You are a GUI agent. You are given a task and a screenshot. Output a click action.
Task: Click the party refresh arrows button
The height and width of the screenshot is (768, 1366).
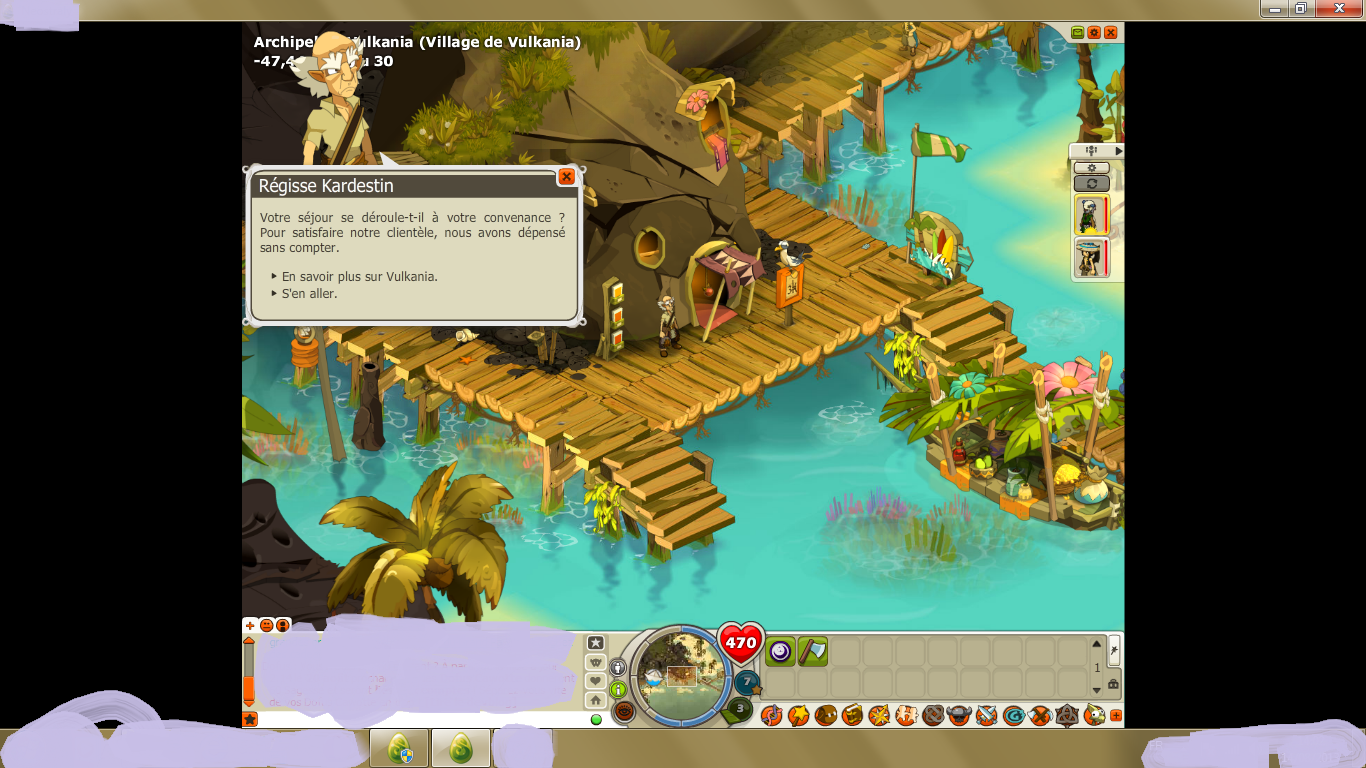pyautogui.click(x=1091, y=184)
